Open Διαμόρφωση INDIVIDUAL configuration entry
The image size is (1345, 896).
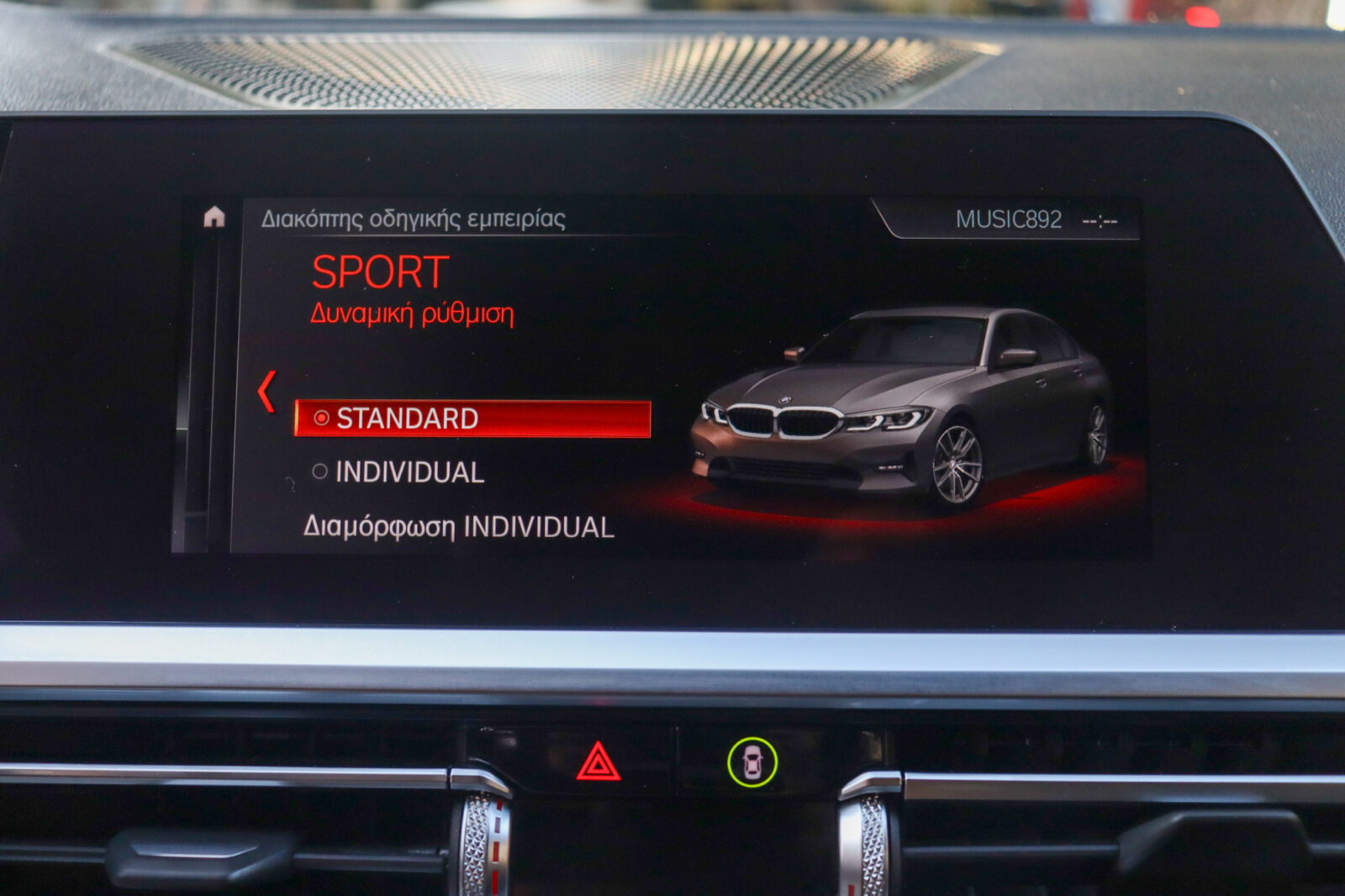458,527
